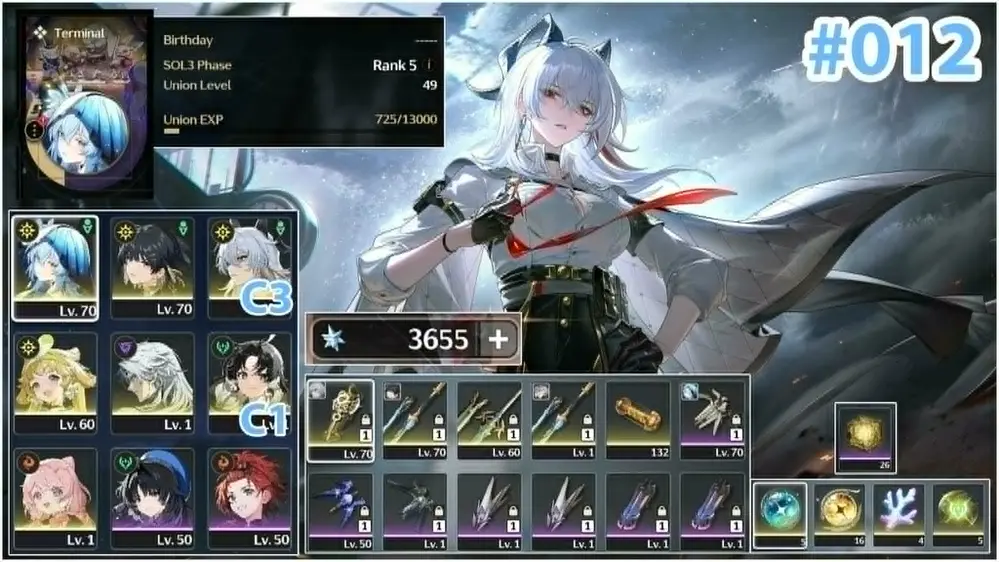Click the plus button beside the 3655 currency
Viewport: 999px width, 562px height.
tap(497, 340)
